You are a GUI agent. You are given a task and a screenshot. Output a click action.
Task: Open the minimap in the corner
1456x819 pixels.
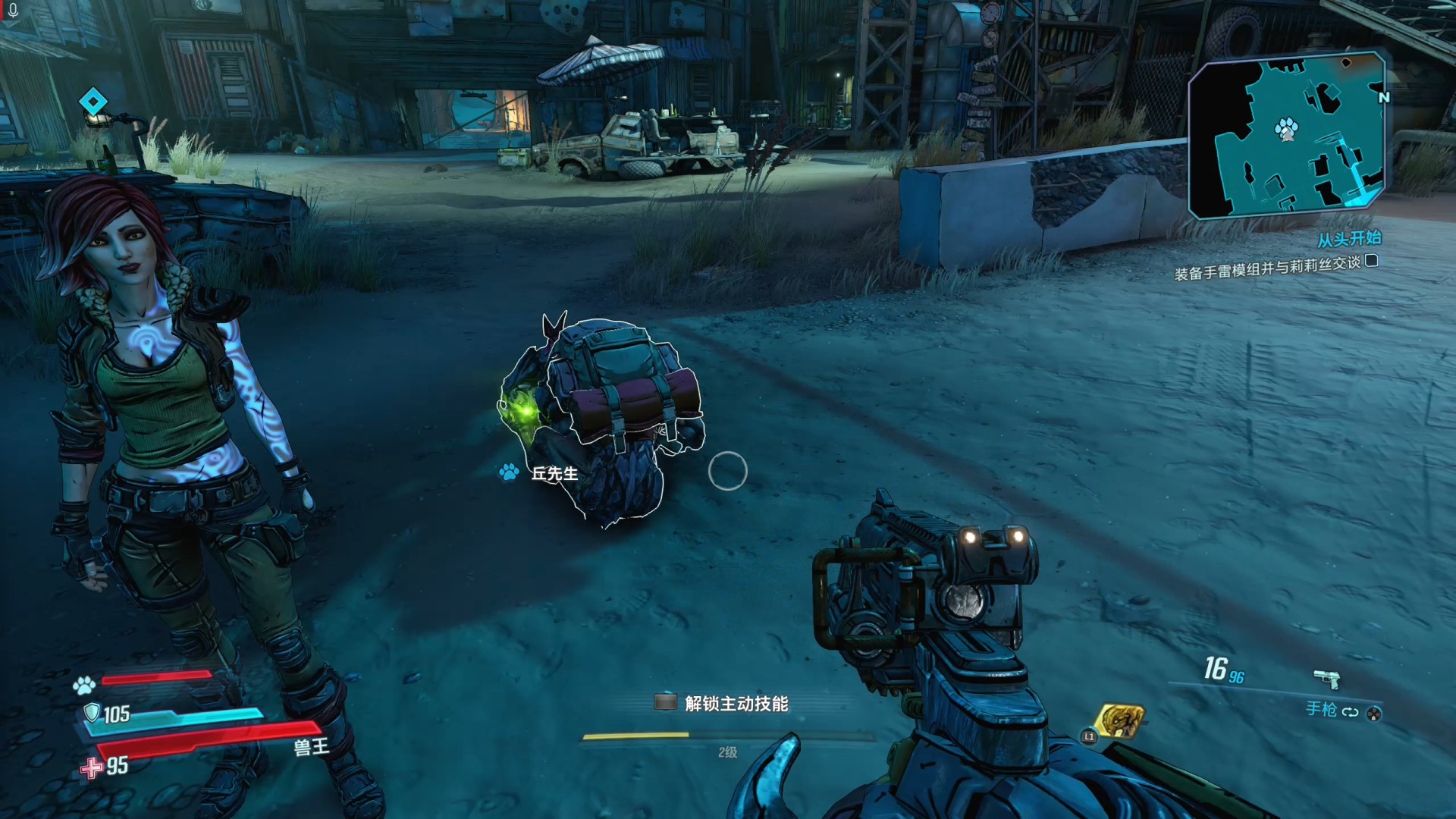pyautogui.click(x=1286, y=135)
